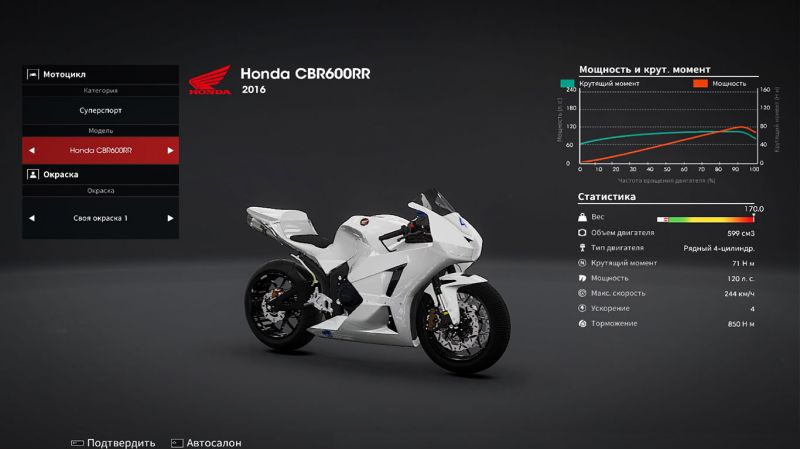The image size is (800, 449).
Task: Choose the previous paint before Своя окраска 1
Action: (x=31, y=218)
